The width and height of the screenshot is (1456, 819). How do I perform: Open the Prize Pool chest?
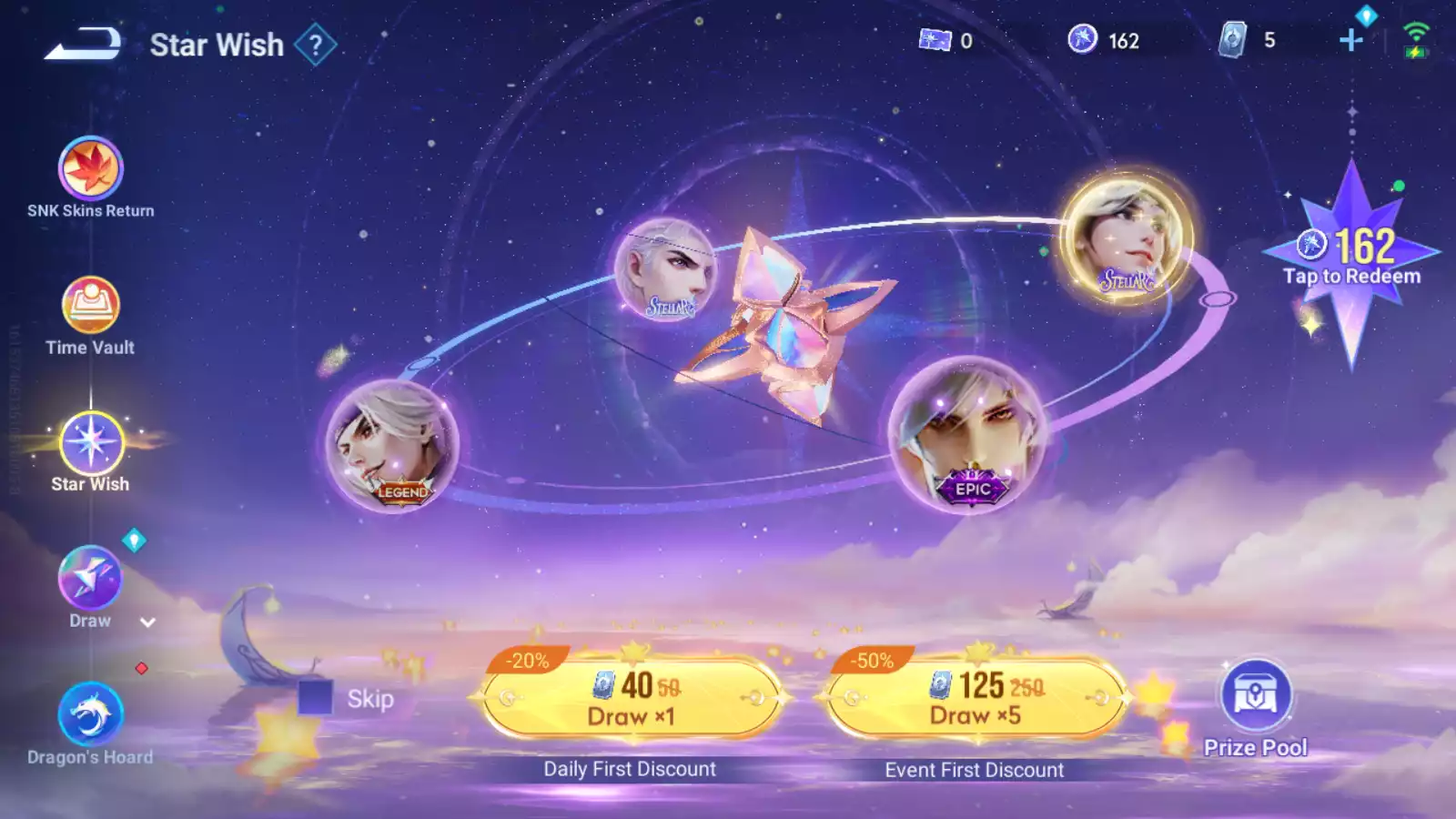tap(1255, 697)
